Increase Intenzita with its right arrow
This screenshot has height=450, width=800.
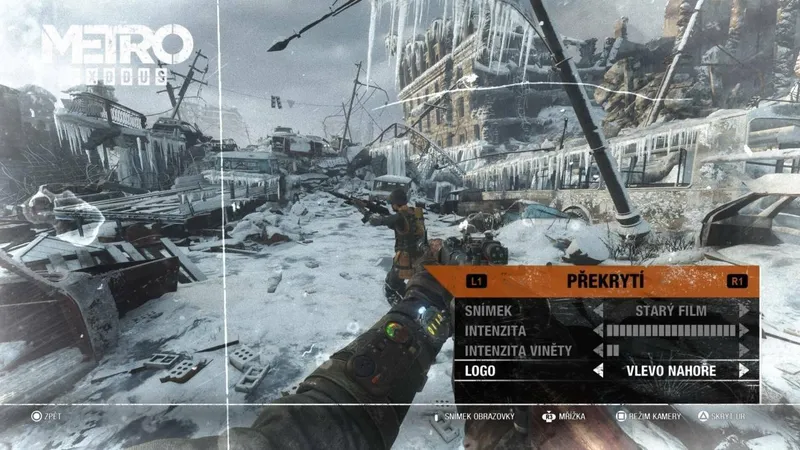(x=743, y=330)
